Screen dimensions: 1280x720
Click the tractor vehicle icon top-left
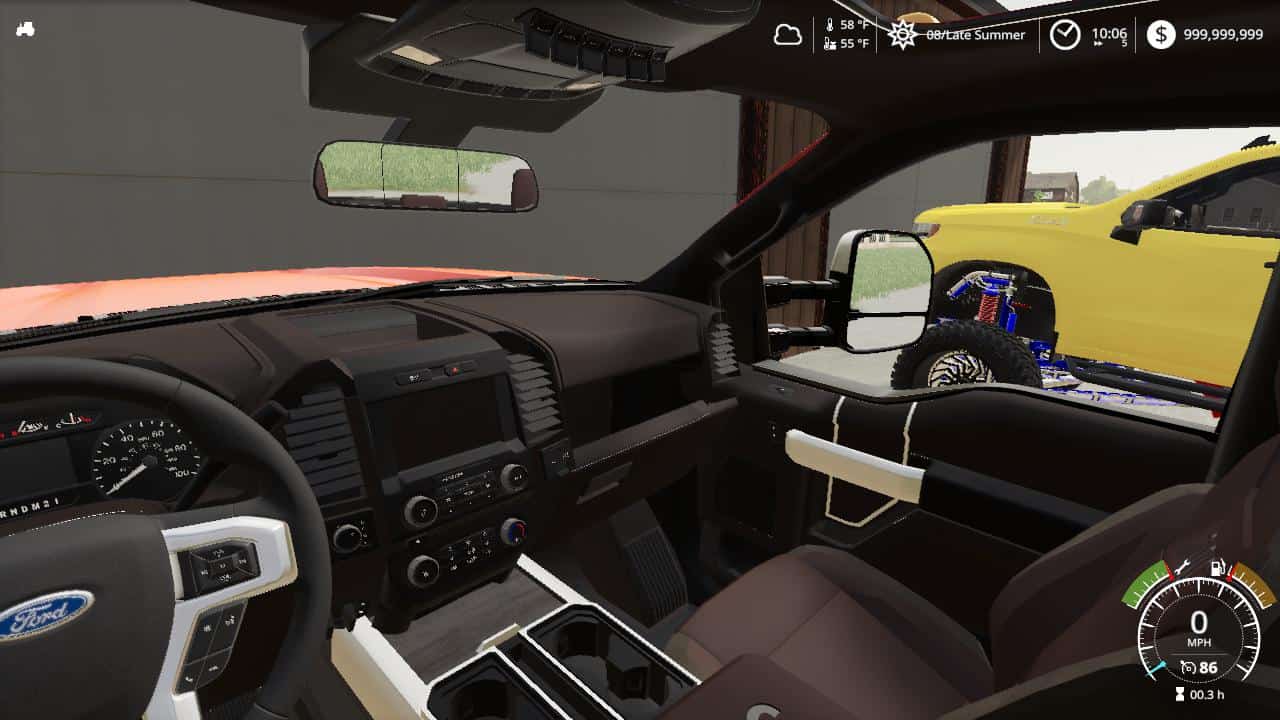29,28
